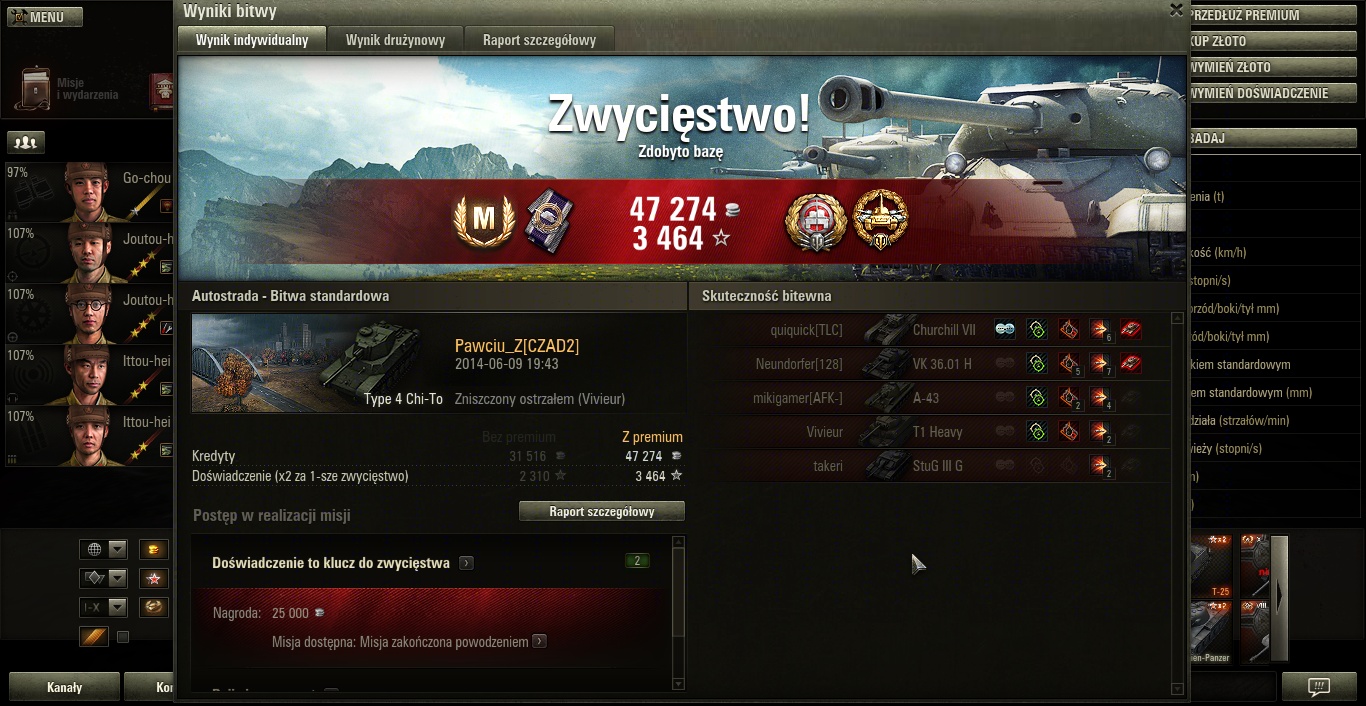Select the Go-chou crew member portrait
The height and width of the screenshot is (706, 1366).
(x=88, y=192)
